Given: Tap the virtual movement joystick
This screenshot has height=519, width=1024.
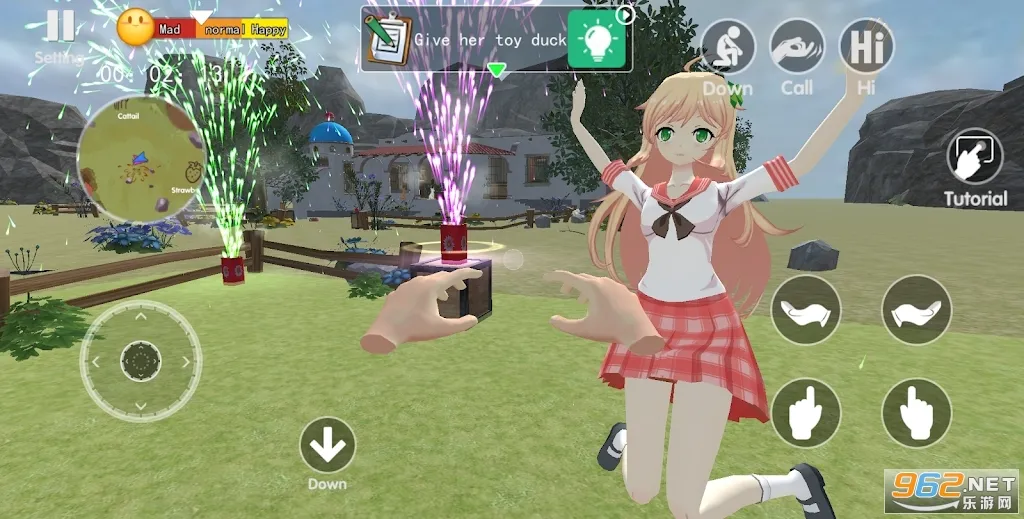Looking at the screenshot, I should click(141, 361).
